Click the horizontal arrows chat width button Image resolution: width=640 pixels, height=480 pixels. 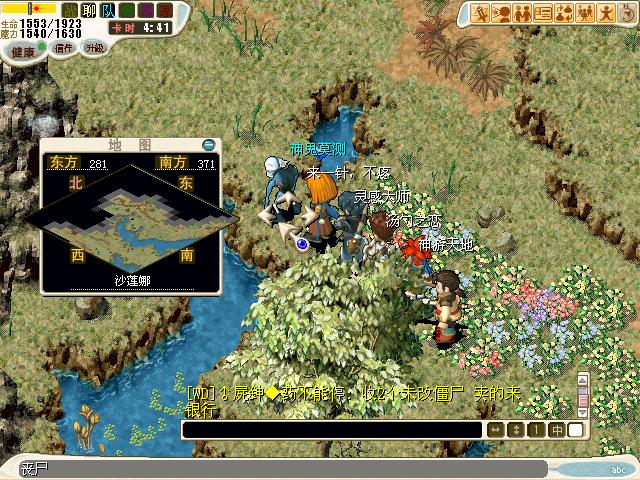click(496, 430)
